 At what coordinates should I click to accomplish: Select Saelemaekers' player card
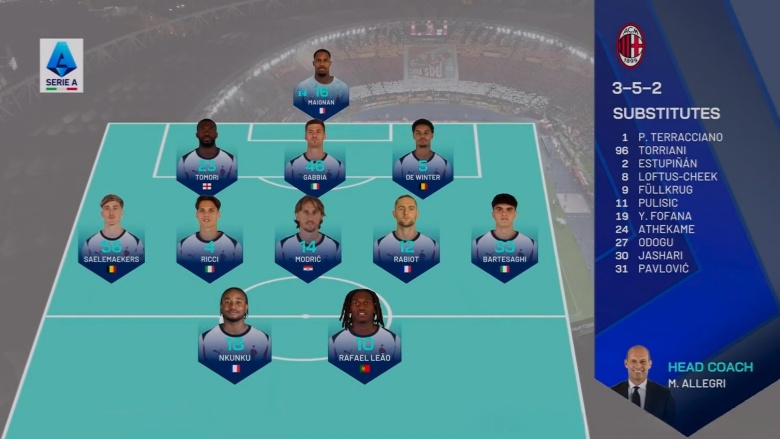111,240
